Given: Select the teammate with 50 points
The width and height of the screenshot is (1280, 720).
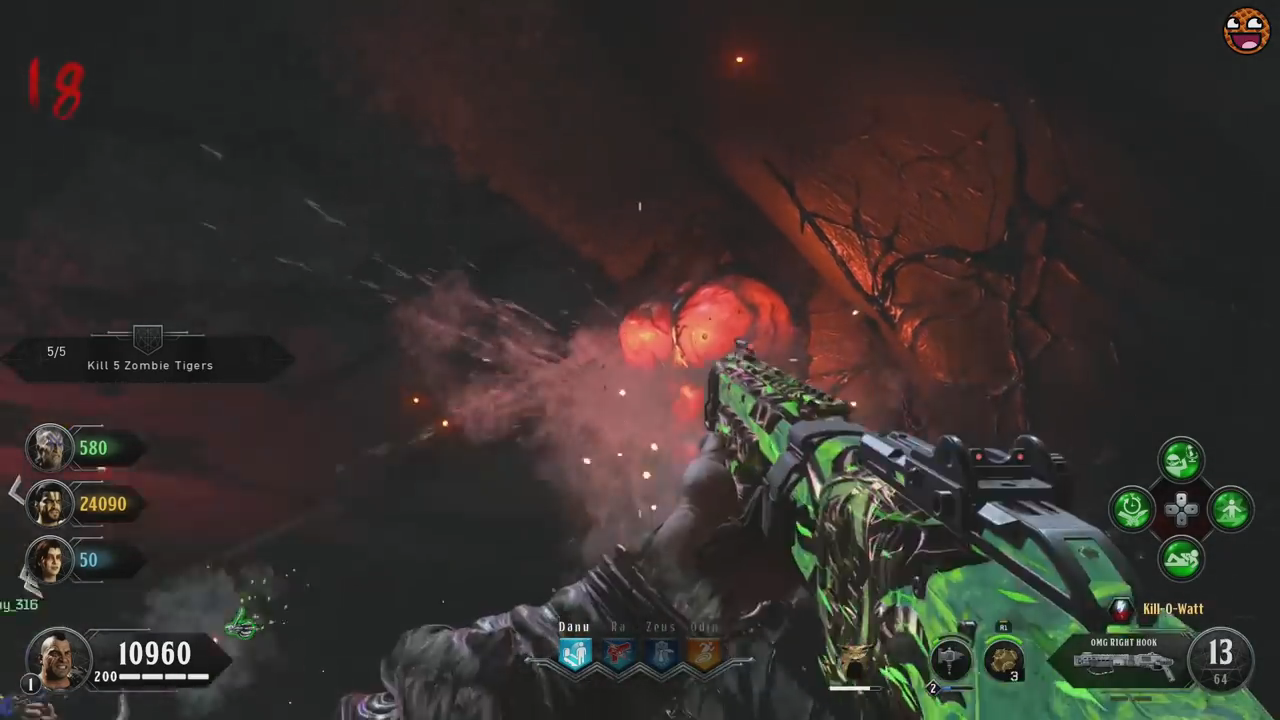Looking at the screenshot, I should point(49,559).
